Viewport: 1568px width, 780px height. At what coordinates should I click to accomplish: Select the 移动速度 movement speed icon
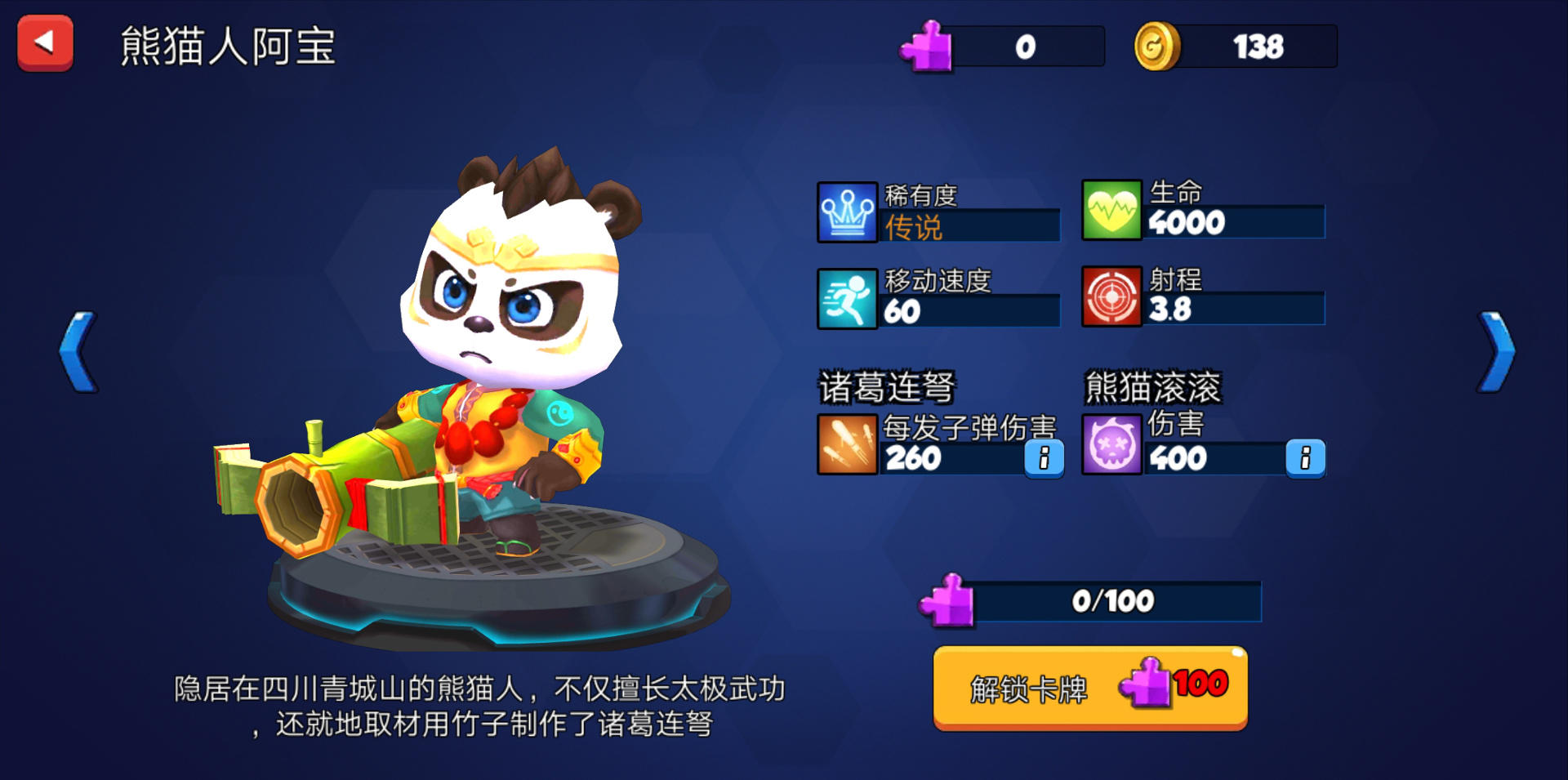tap(847, 298)
